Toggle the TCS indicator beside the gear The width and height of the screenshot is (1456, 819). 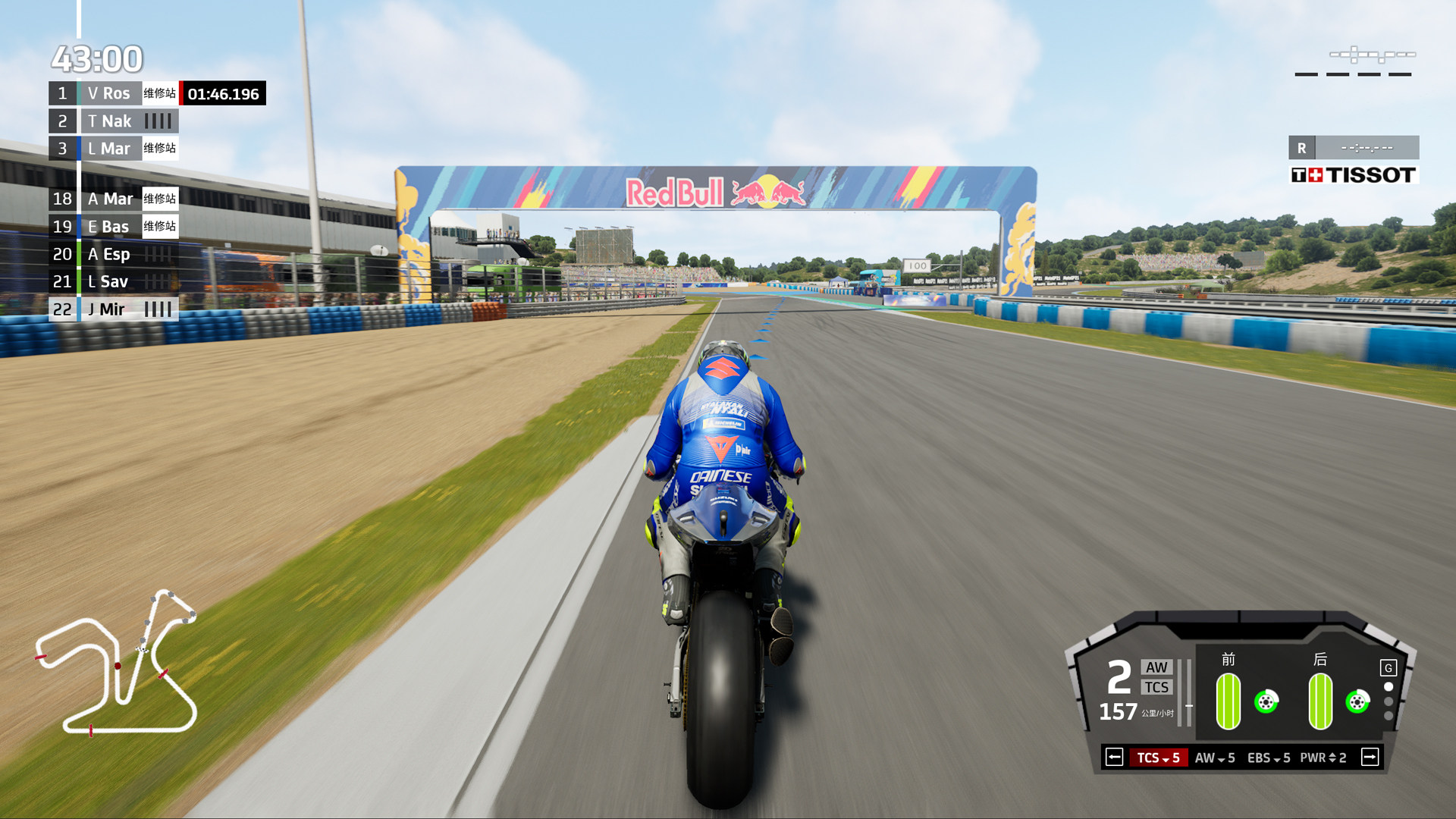1156,687
